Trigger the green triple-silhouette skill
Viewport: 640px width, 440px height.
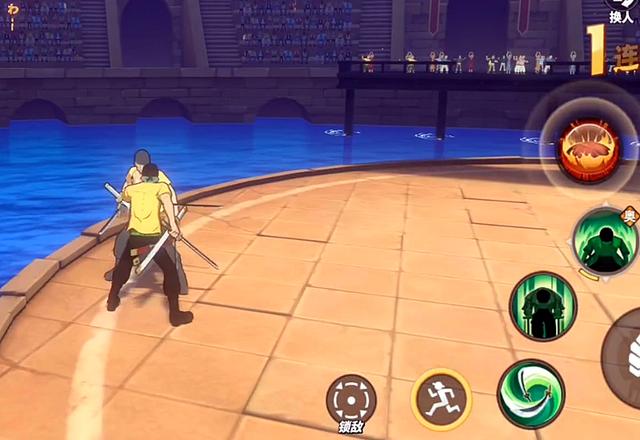coord(542,306)
